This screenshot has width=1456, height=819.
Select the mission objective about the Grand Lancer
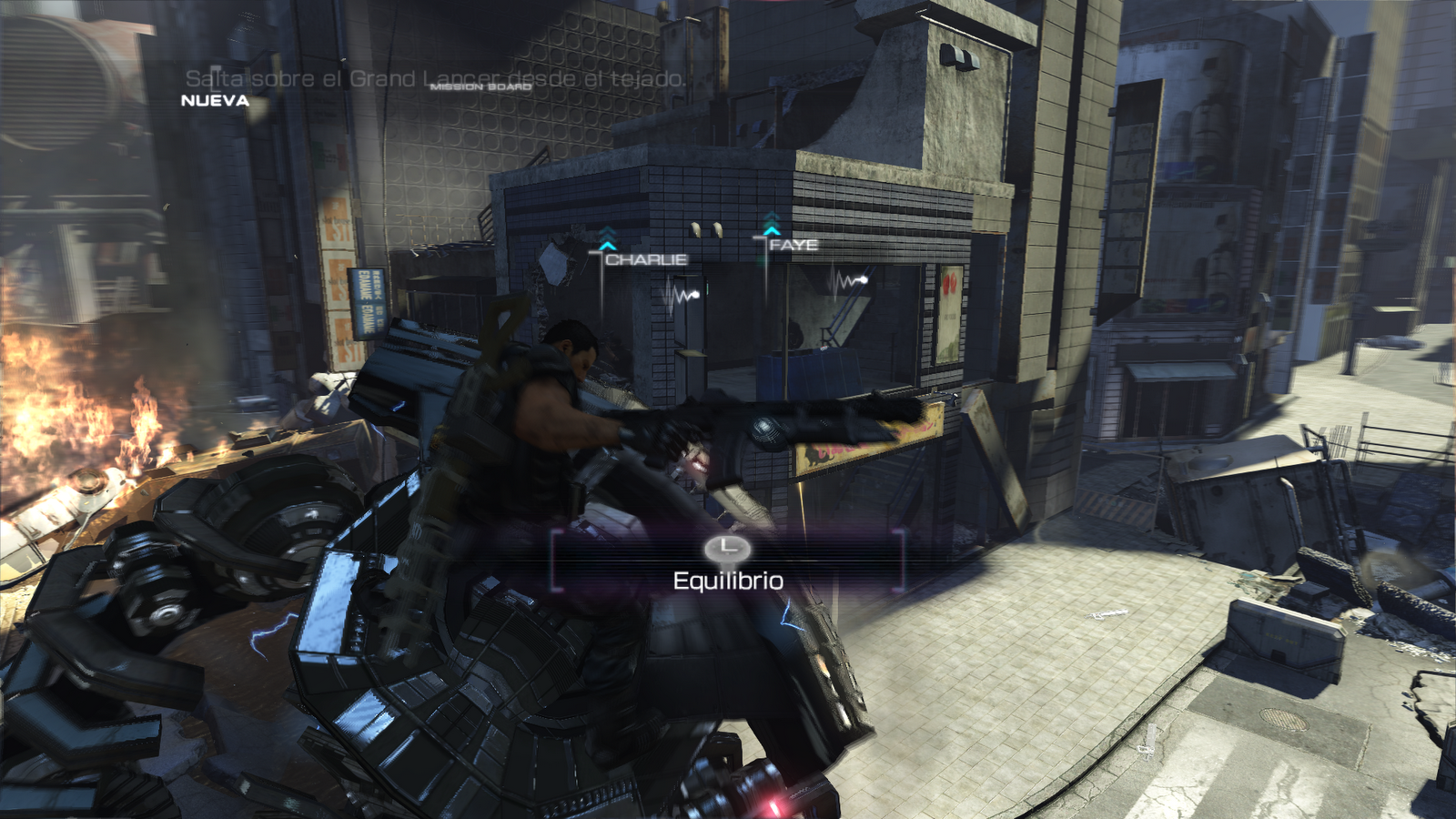(435, 79)
